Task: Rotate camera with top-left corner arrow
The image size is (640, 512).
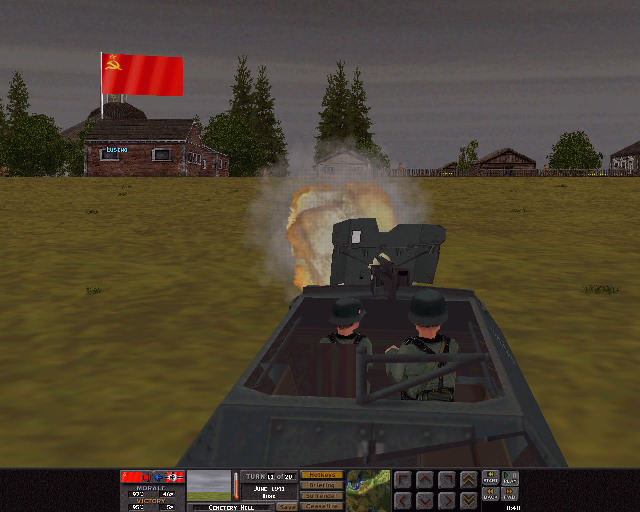Action: pos(402,480)
